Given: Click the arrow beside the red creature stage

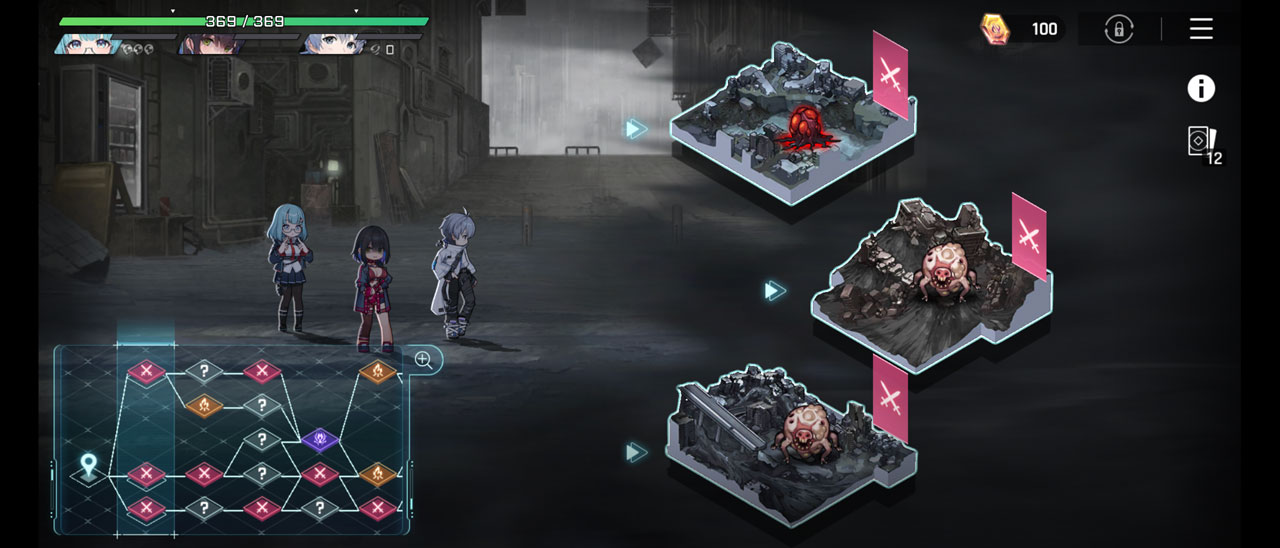Looking at the screenshot, I should [x=636, y=129].
